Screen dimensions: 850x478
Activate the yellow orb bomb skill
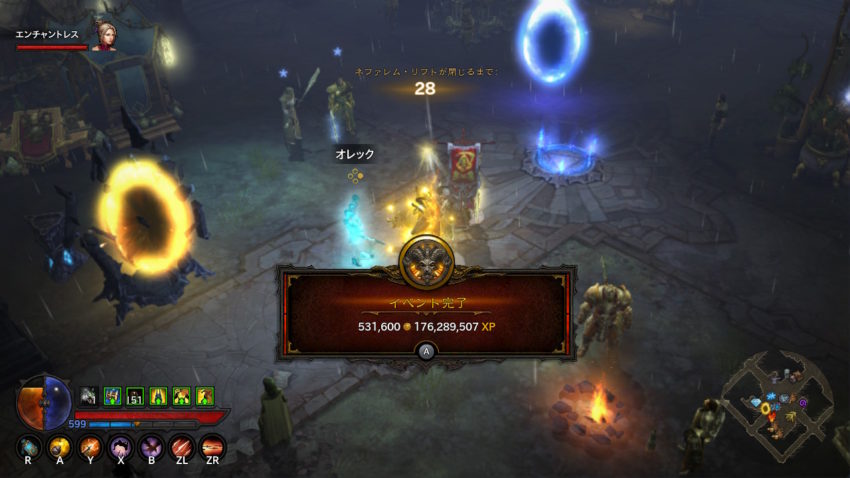click(61, 446)
